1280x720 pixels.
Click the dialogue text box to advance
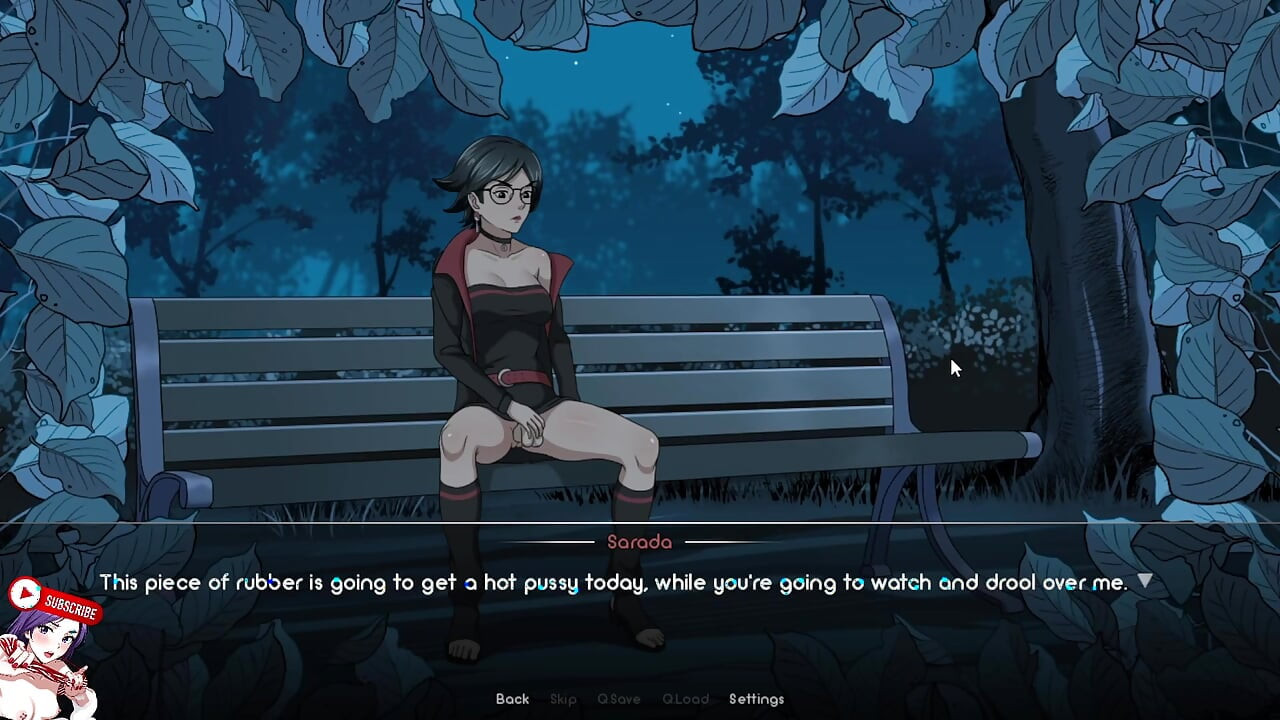click(x=640, y=581)
